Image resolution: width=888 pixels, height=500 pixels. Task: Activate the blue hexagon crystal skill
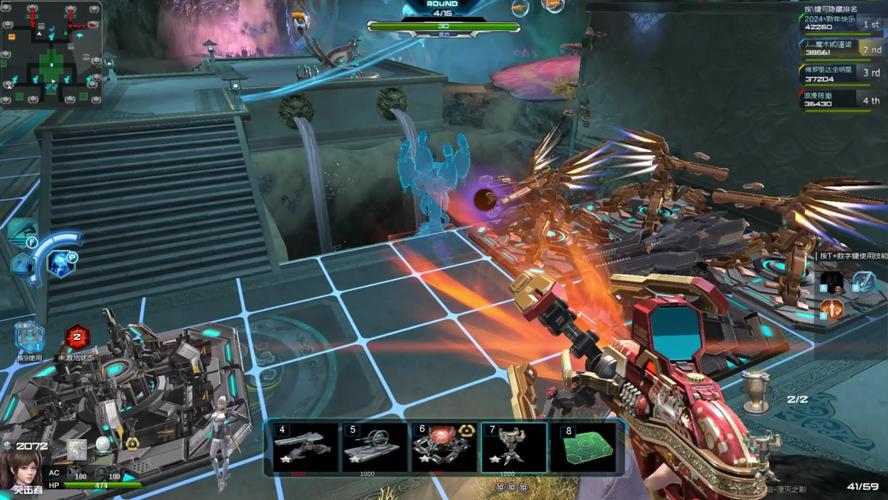(62, 265)
